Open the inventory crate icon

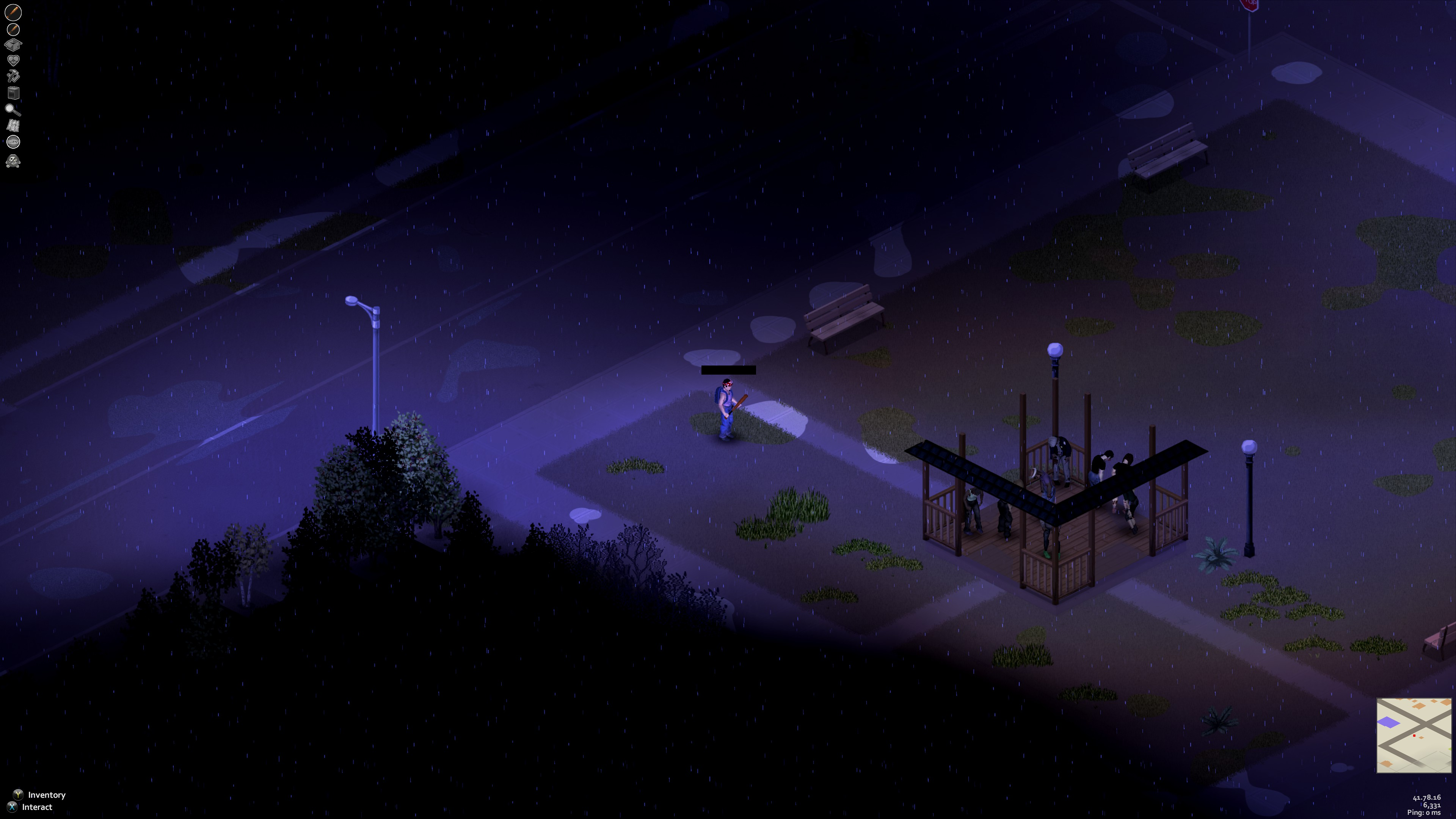click(x=13, y=45)
